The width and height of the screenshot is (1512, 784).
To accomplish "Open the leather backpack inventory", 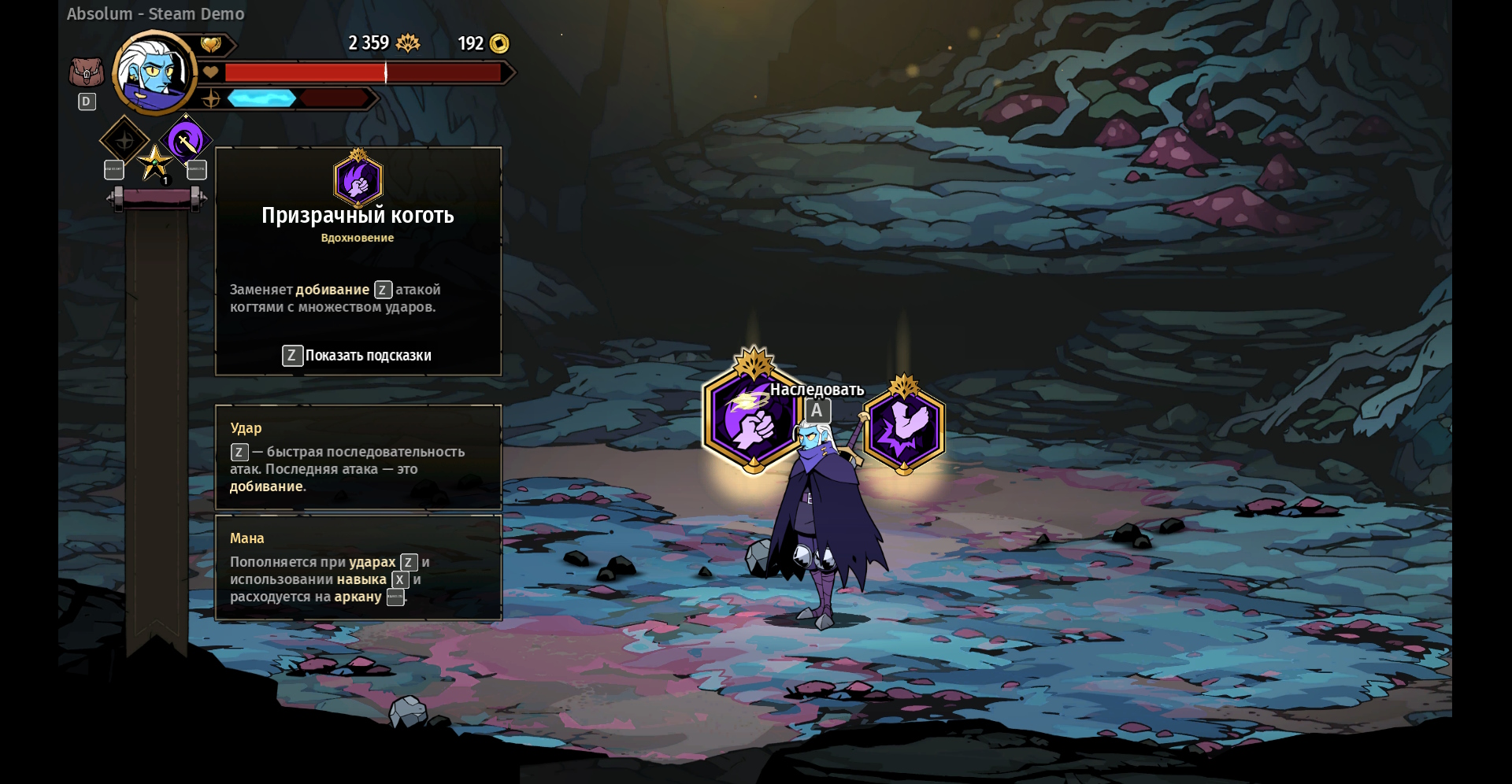I will [x=86, y=73].
